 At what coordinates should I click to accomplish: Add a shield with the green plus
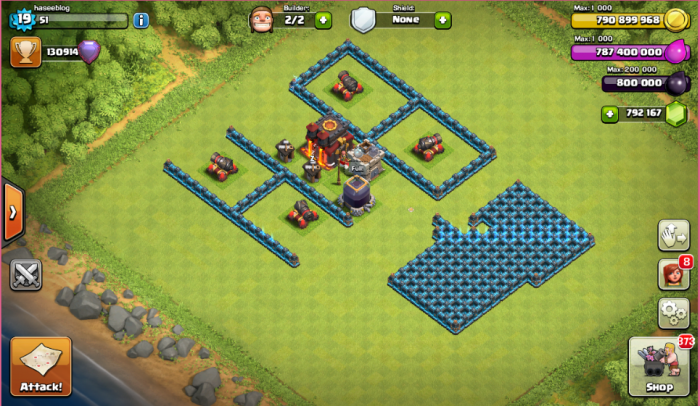click(x=443, y=20)
